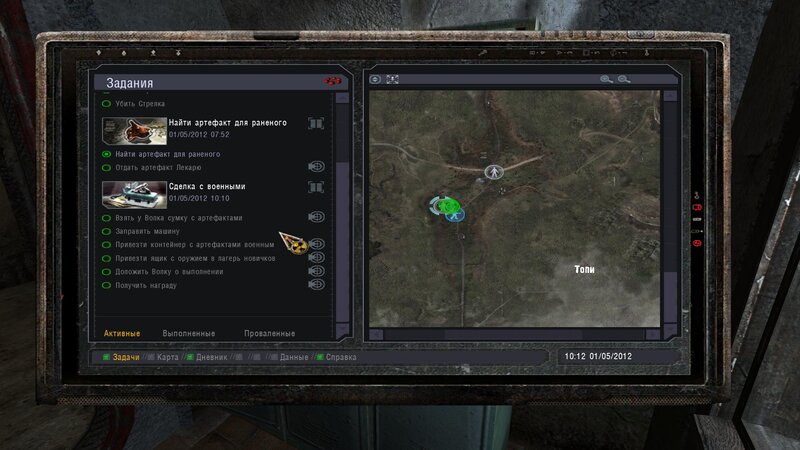Image resolution: width=800 pixels, height=450 pixels.
Task: Click the white stalker marker on the map
Action: coord(492,172)
